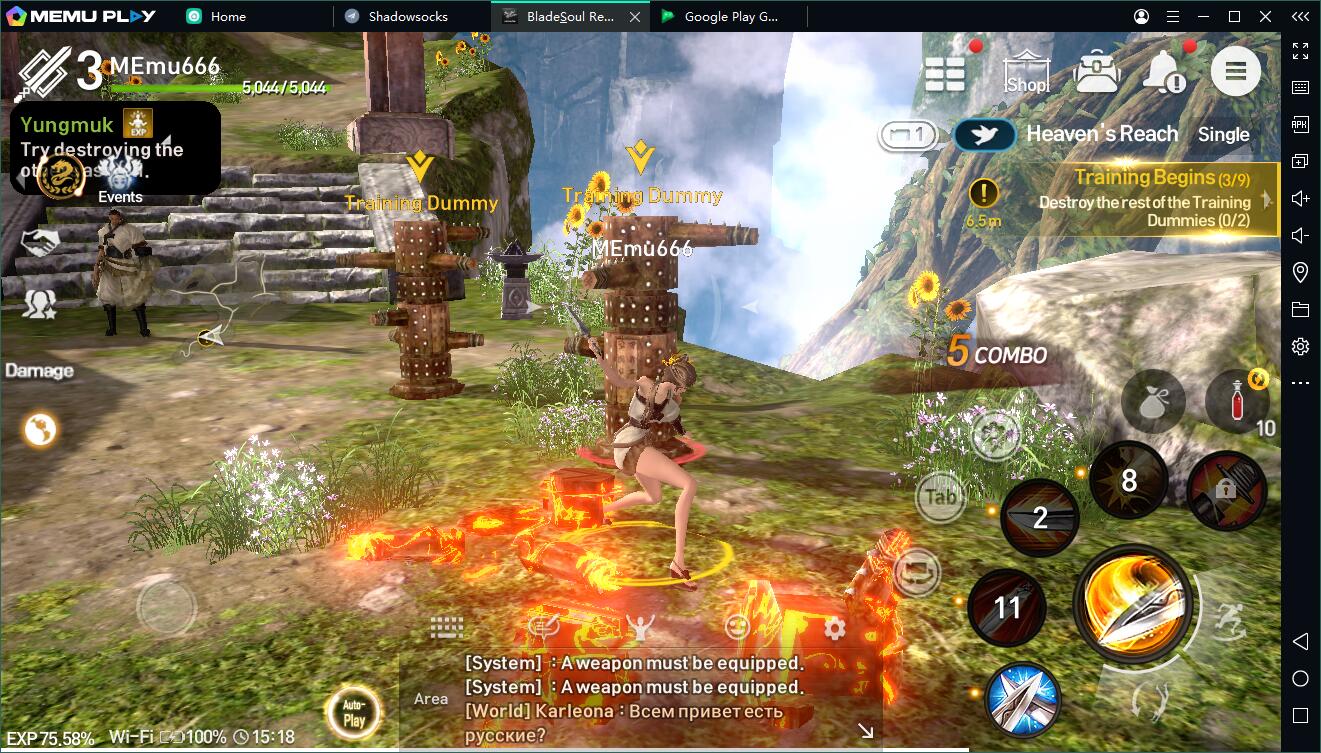This screenshot has height=753, width=1321.
Task: Toggle the Auto-Play button
Action: click(353, 714)
